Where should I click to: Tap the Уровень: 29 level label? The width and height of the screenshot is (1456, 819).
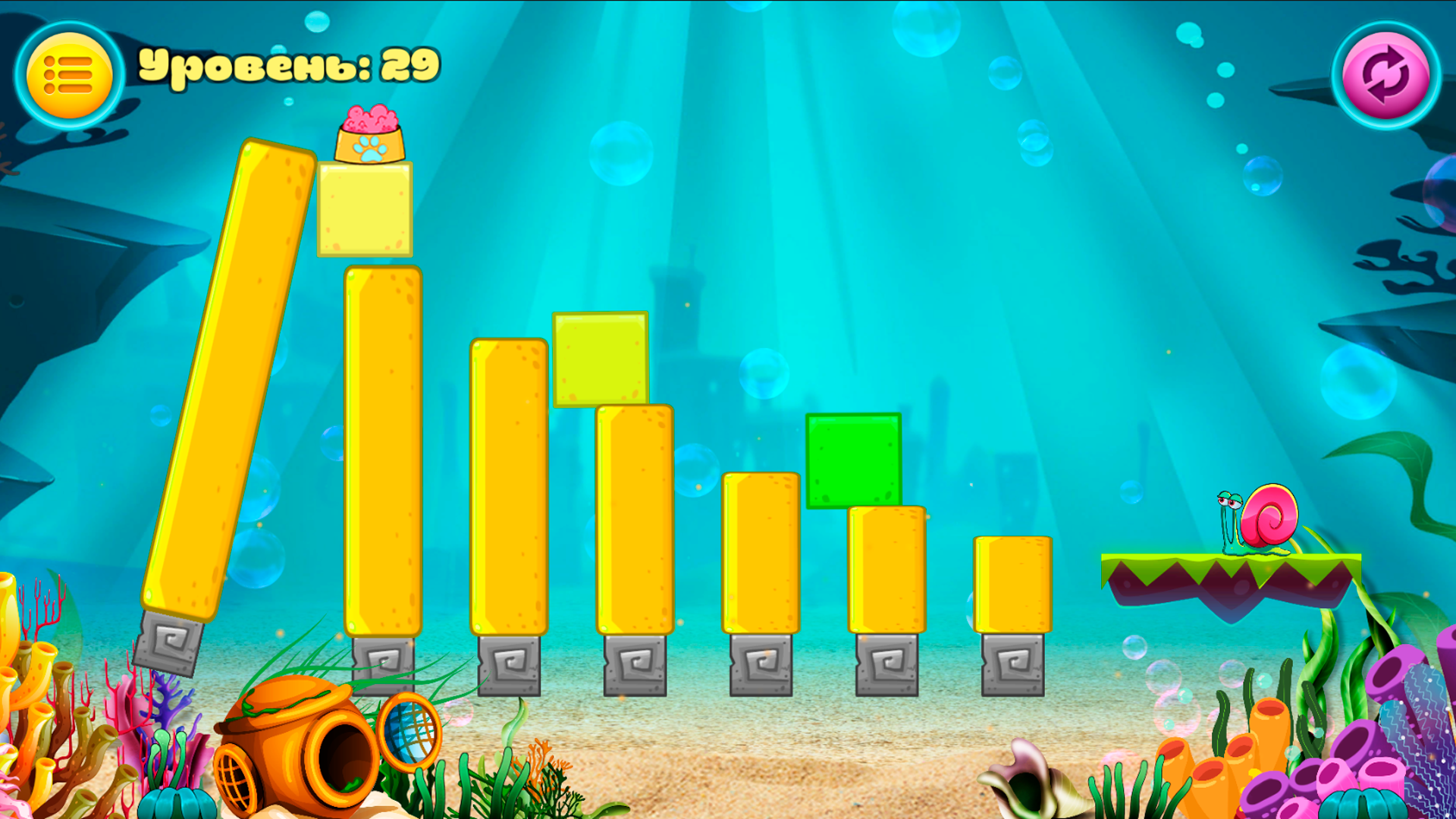288,67
